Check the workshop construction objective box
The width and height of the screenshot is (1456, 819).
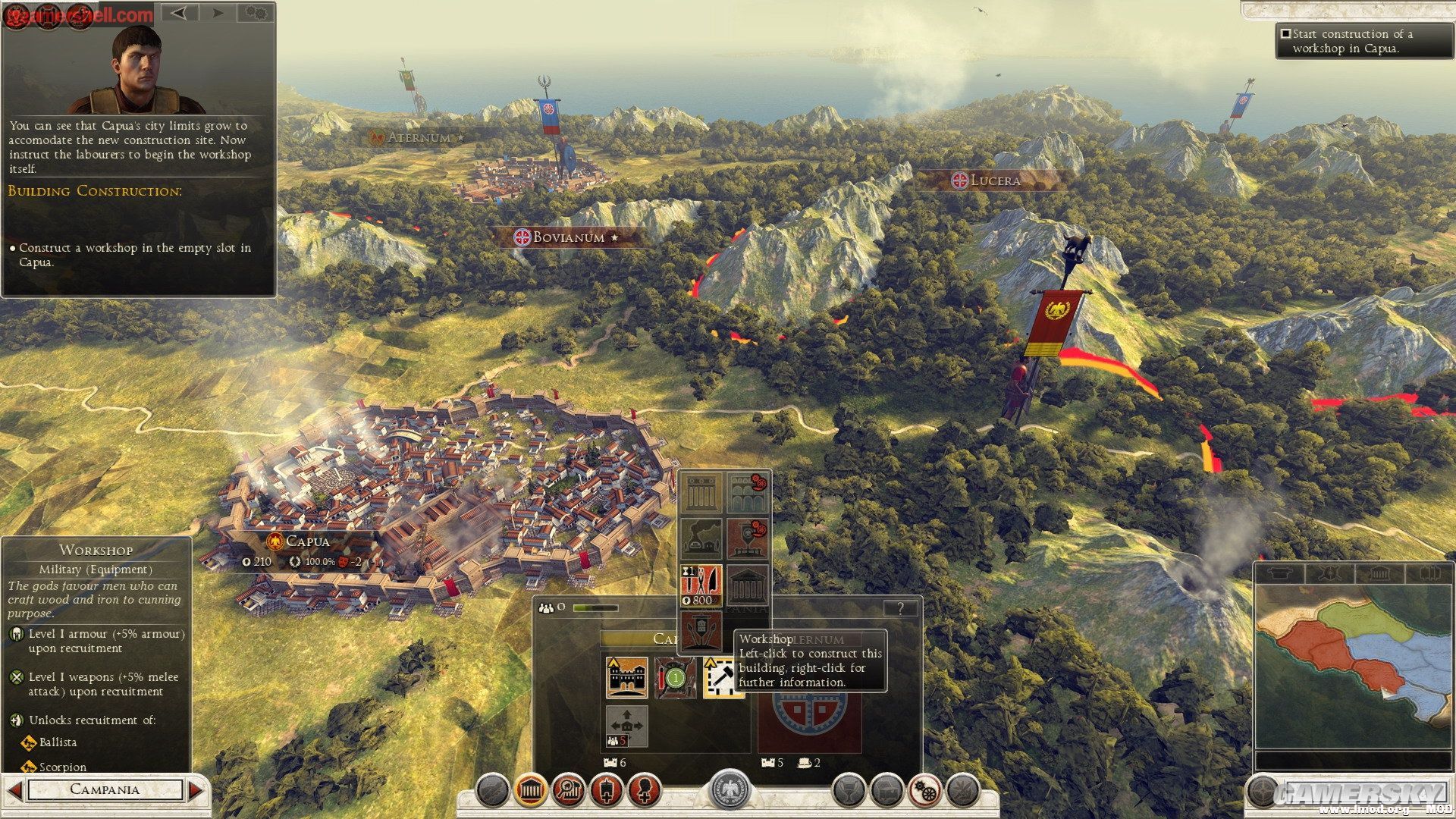pos(1286,33)
